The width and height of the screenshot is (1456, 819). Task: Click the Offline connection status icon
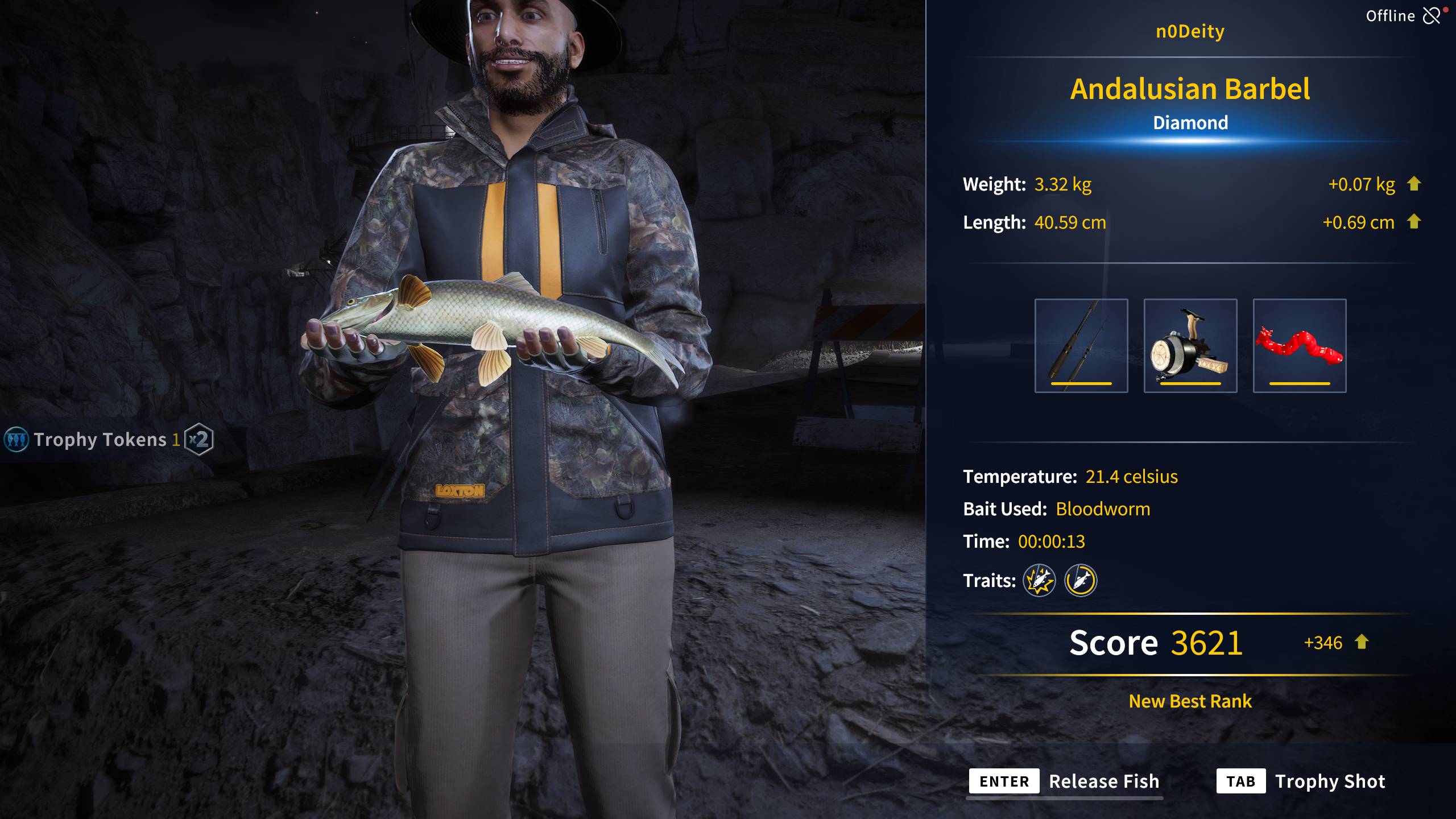coord(1432,15)
